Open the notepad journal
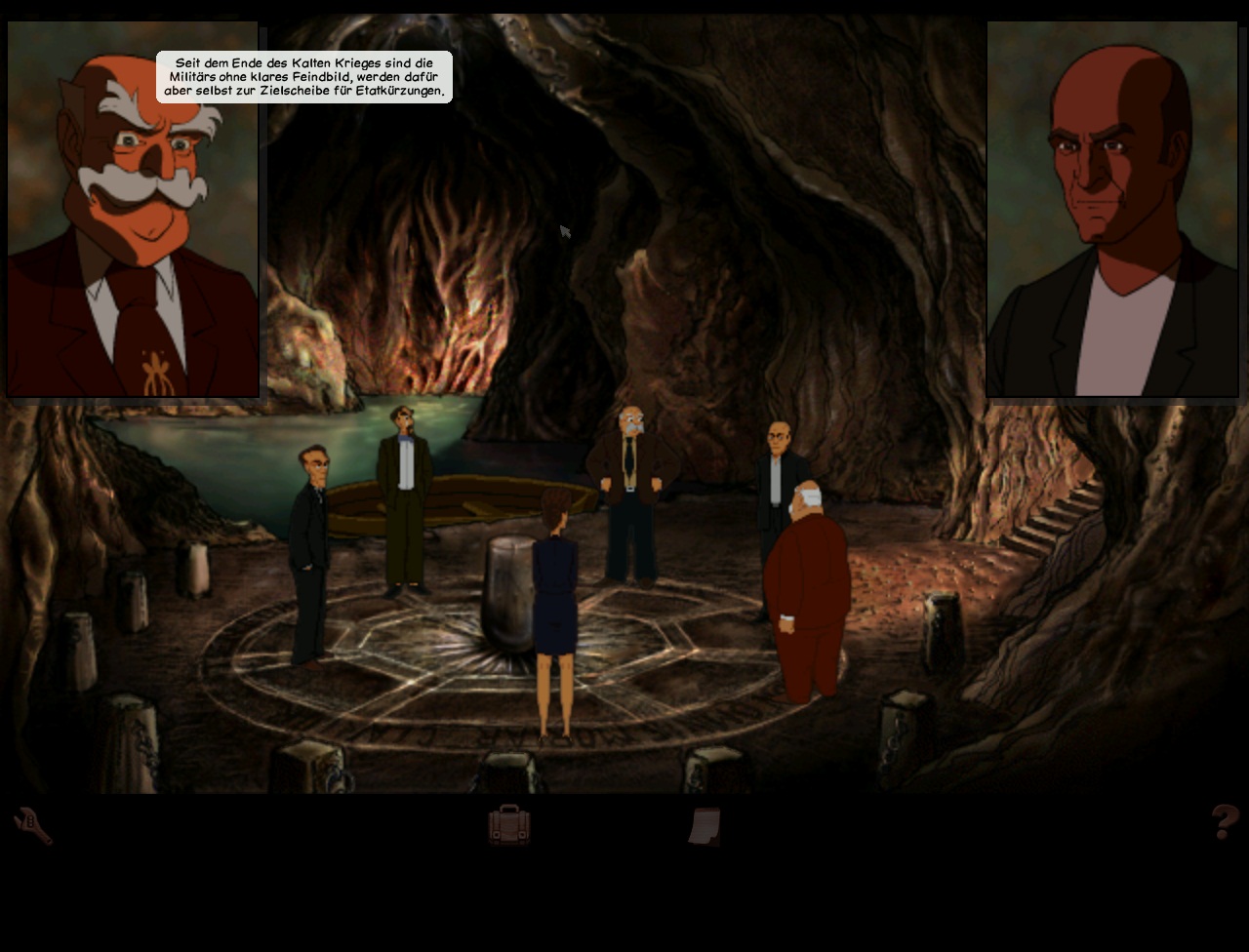 click(x=704, y=825)
